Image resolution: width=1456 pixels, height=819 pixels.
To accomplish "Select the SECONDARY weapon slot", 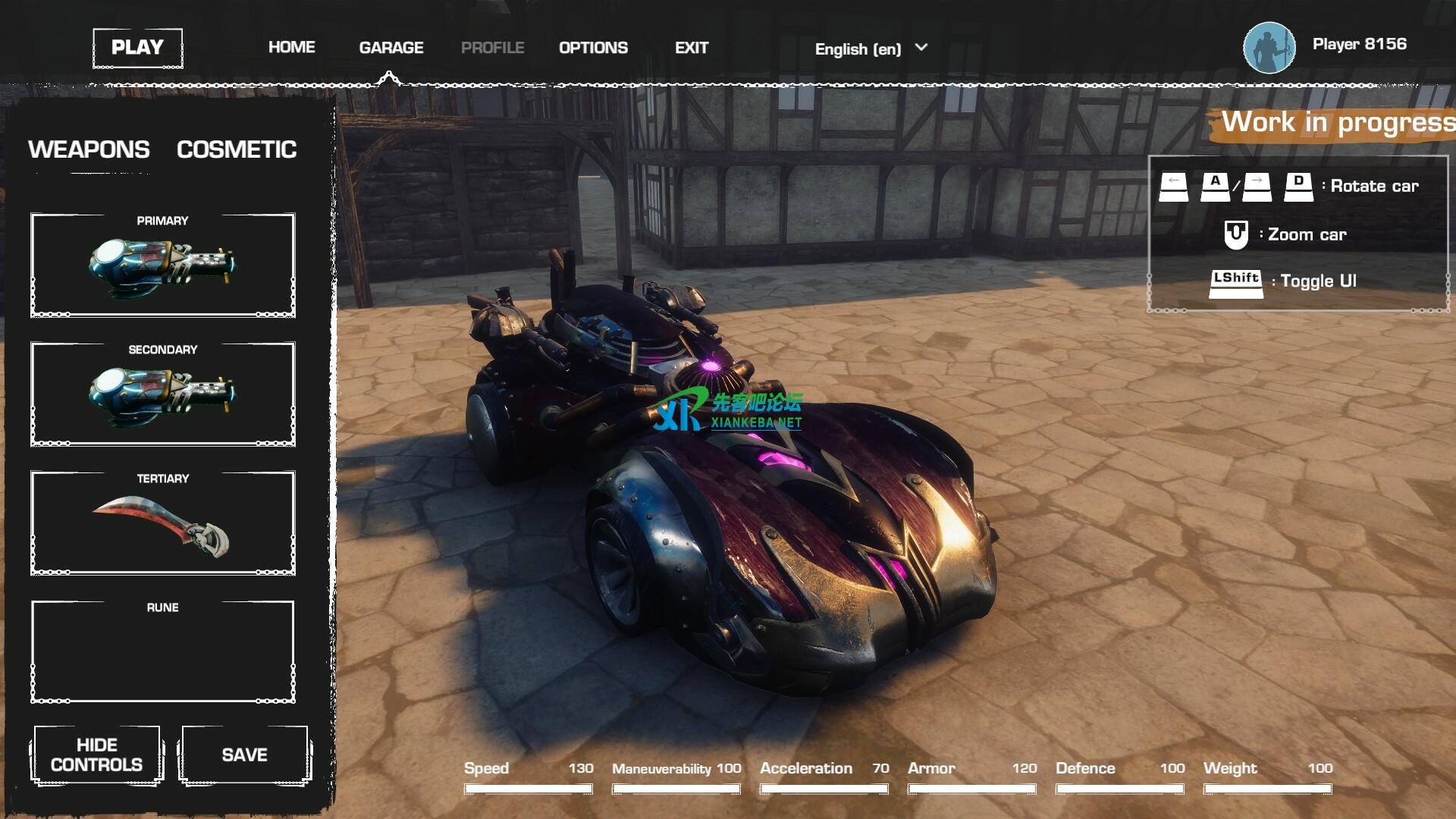I will click(x=162, y=394).
